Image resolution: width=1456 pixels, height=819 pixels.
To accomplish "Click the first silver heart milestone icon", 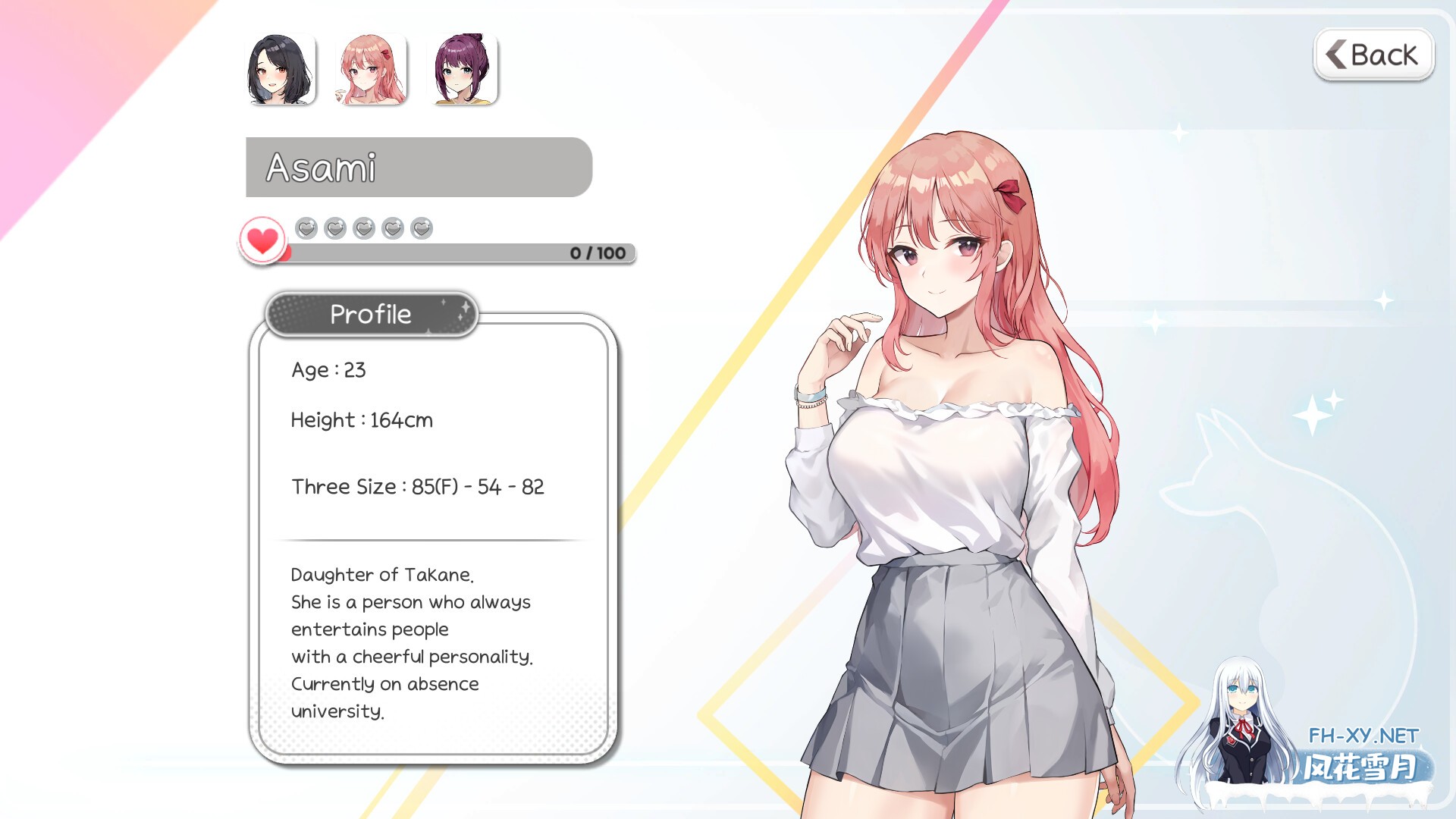I will click(x=306, y=227).
